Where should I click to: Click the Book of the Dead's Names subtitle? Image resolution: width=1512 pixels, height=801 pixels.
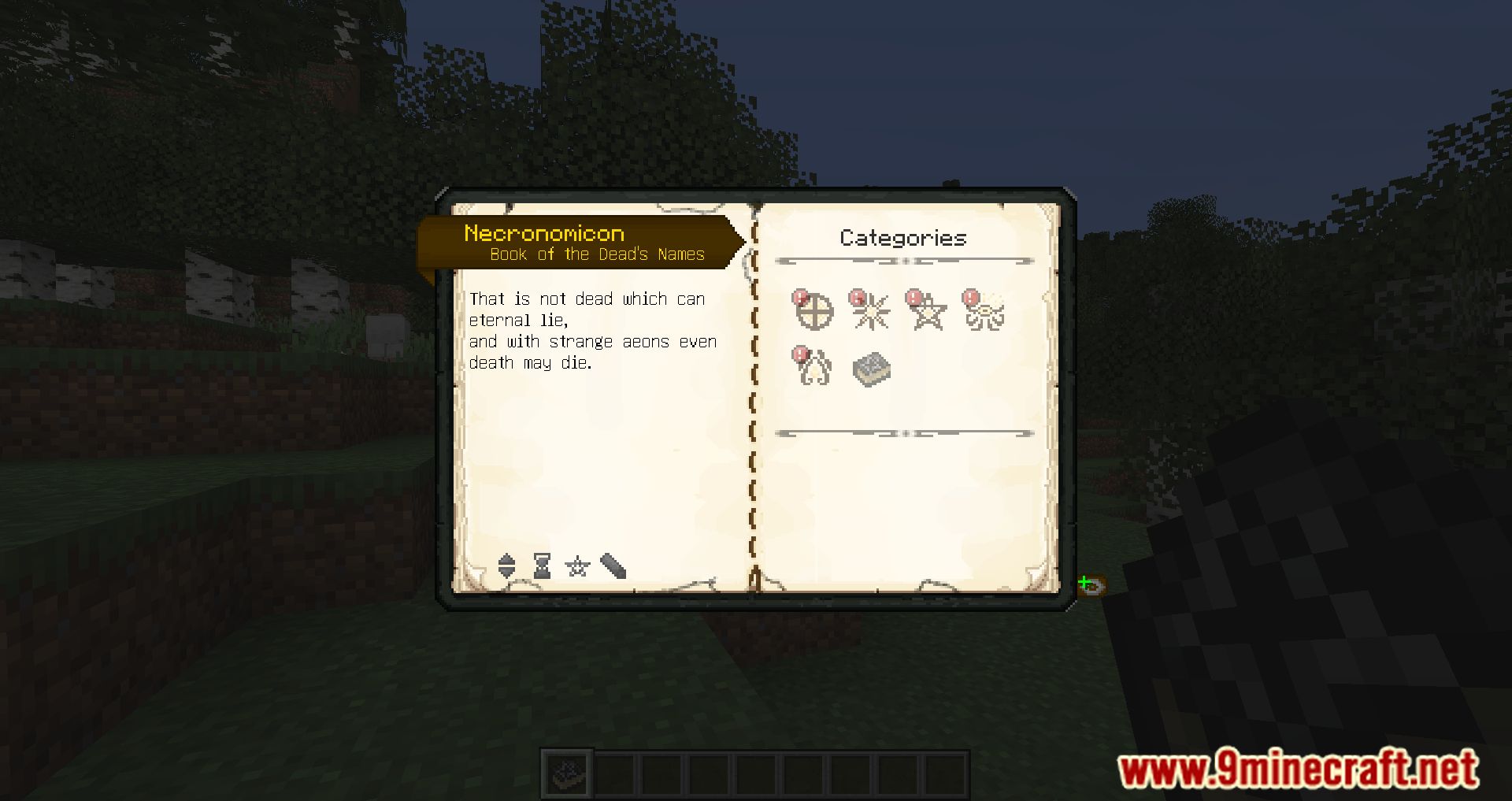(596, 254)
